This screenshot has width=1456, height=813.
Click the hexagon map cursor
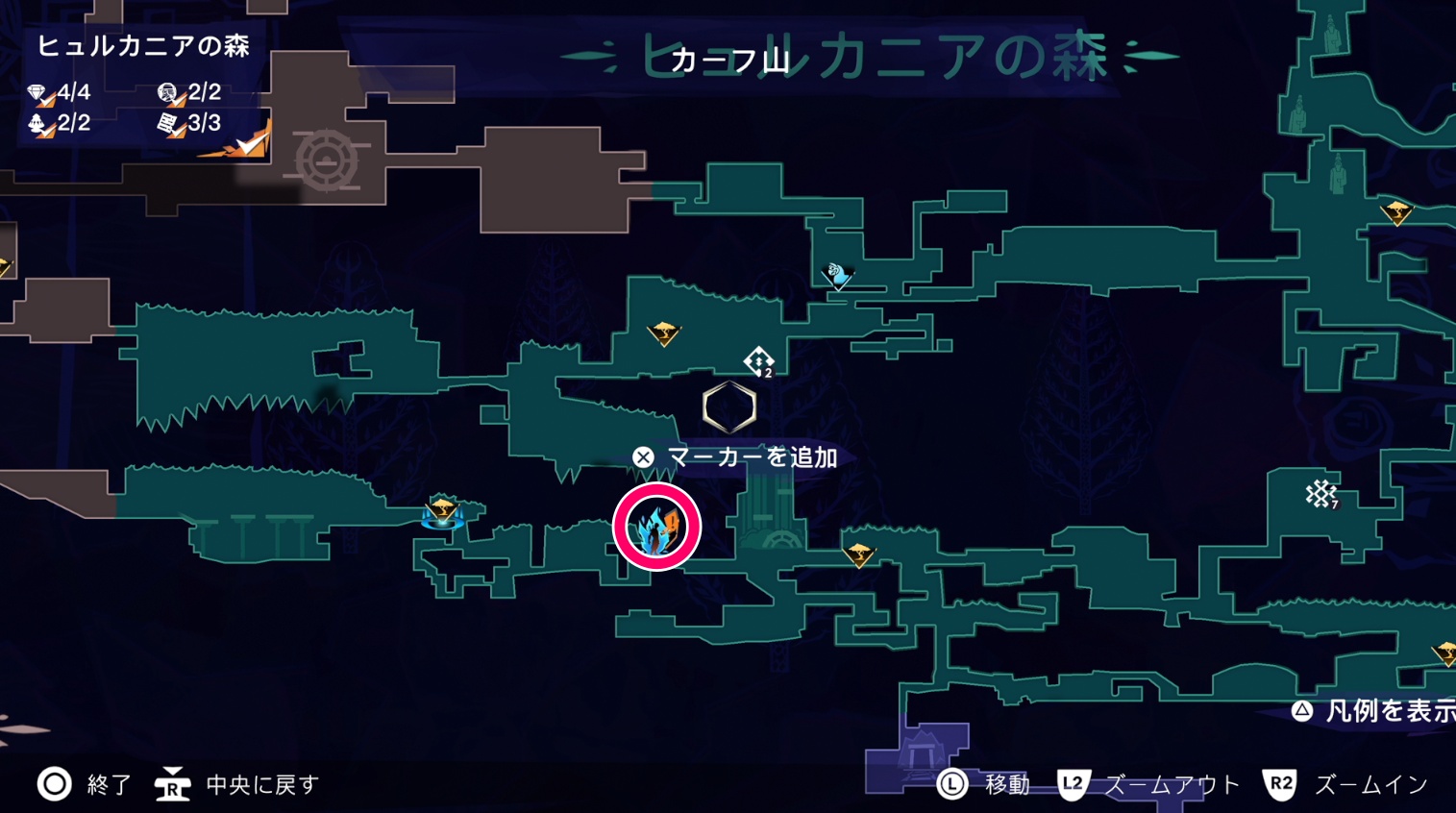pos(729,407)
